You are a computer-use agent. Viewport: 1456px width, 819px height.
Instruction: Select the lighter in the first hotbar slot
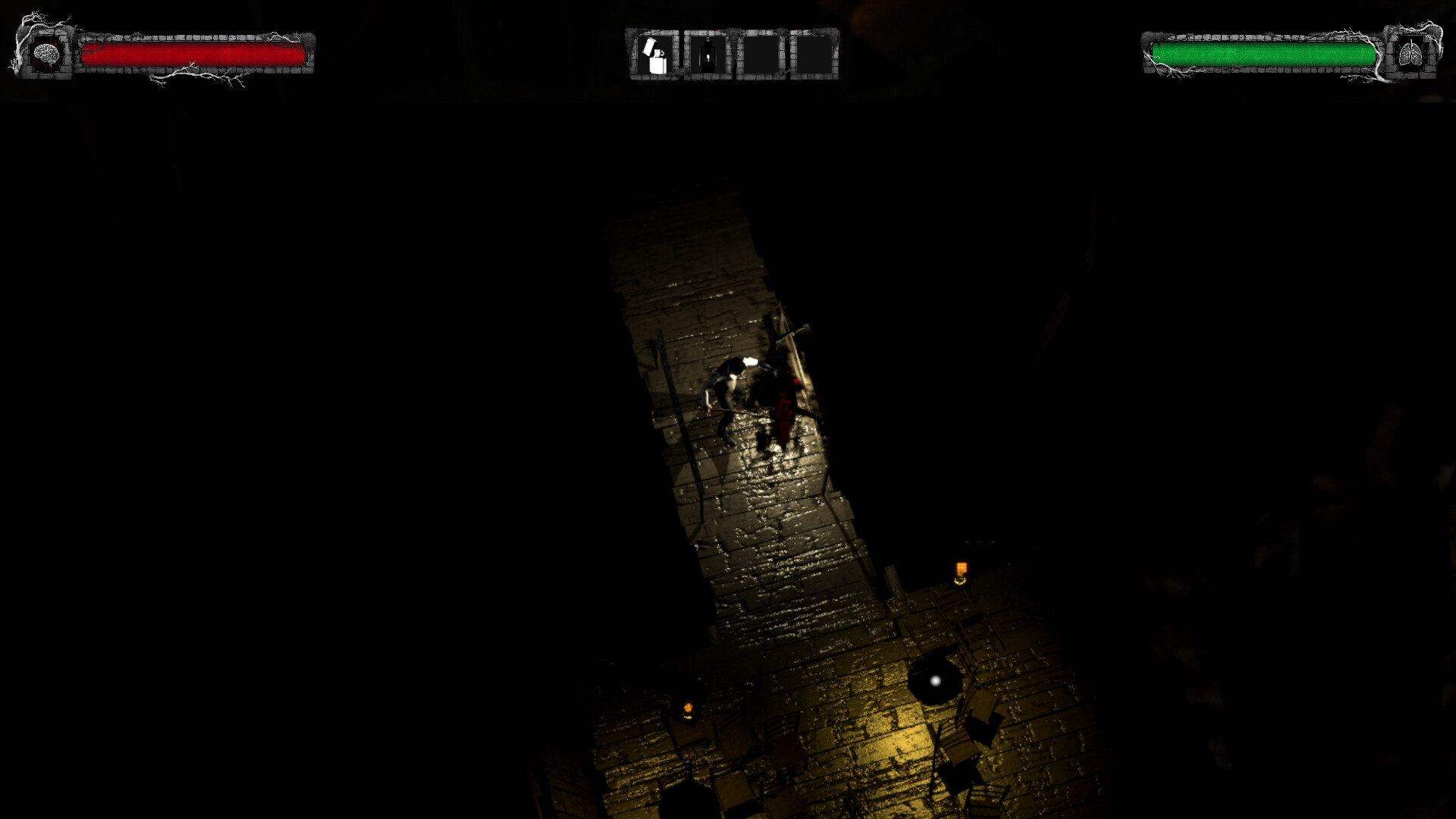(x=657, y=54)
